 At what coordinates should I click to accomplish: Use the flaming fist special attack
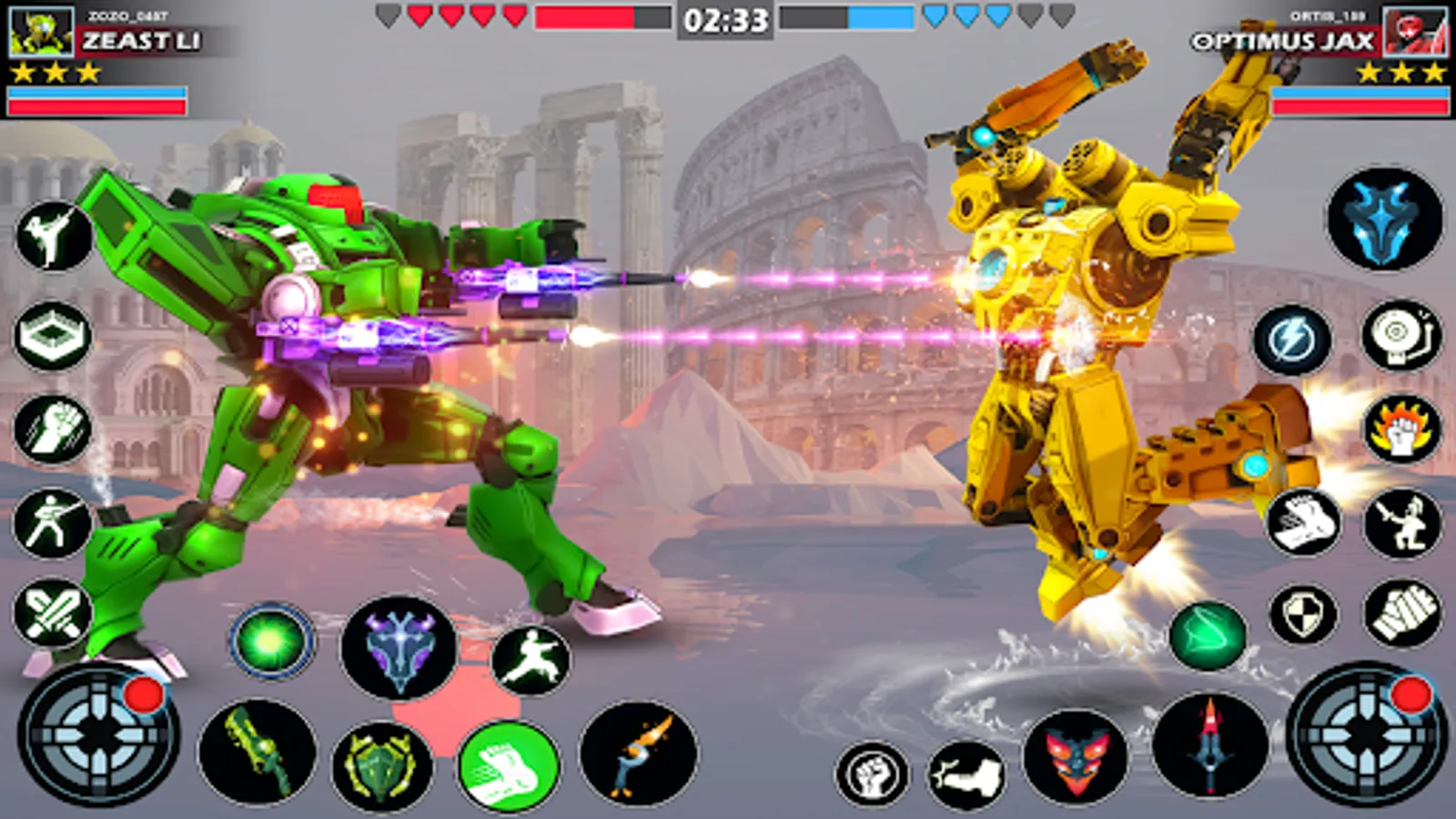pyautogui.click(x=1402, y=430)
